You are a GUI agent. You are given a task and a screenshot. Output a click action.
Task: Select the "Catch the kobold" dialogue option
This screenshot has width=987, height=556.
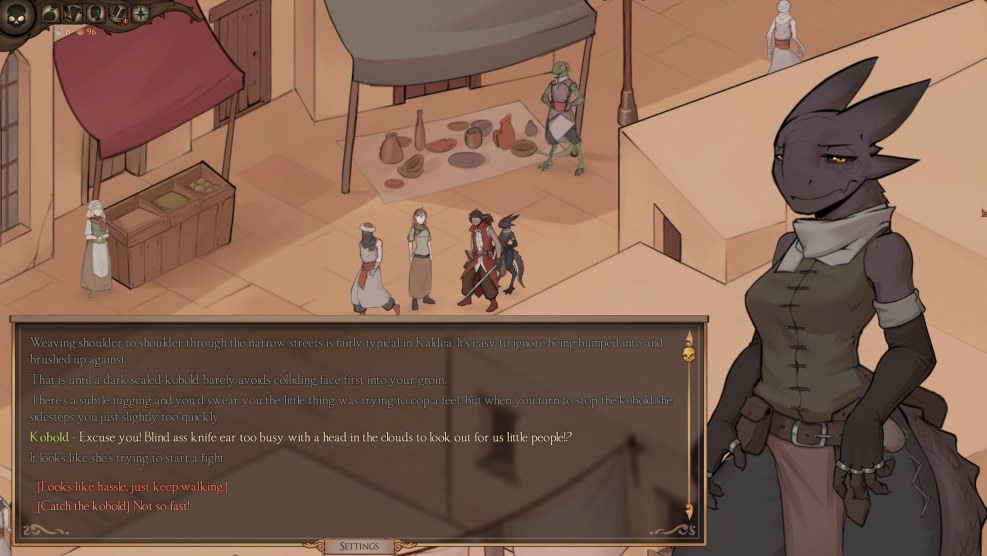113,506
